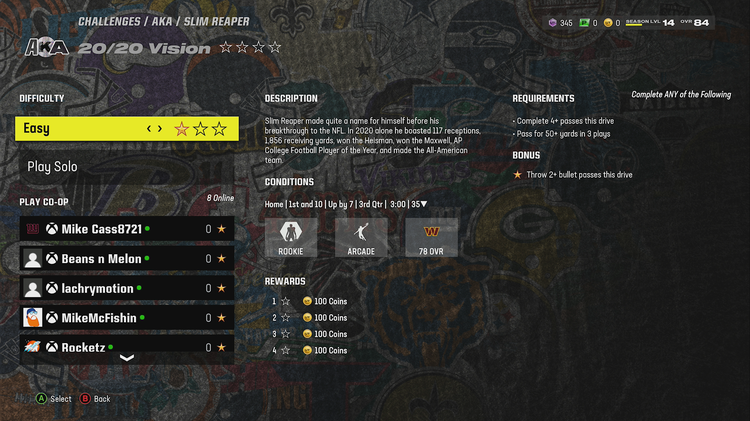Select Rocketz in the online players list

[127, 346]
